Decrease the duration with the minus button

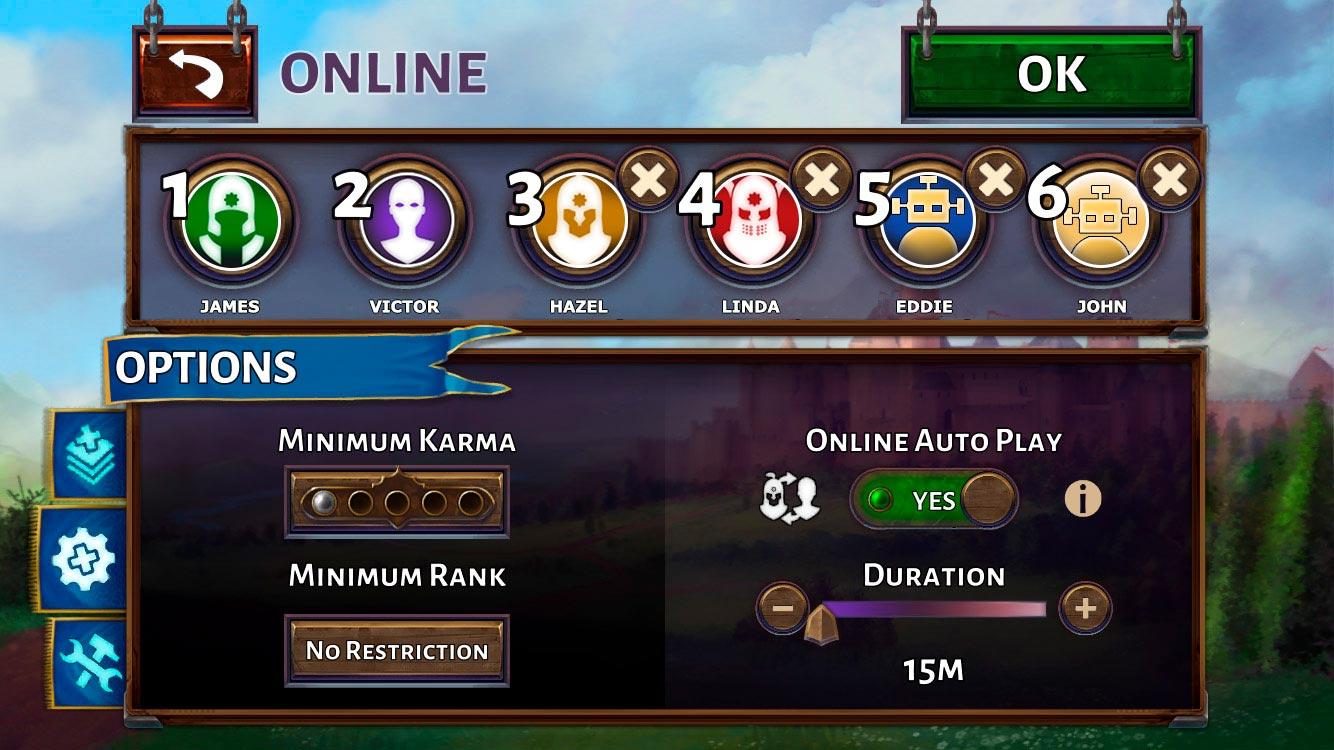(x=783, y=607)
